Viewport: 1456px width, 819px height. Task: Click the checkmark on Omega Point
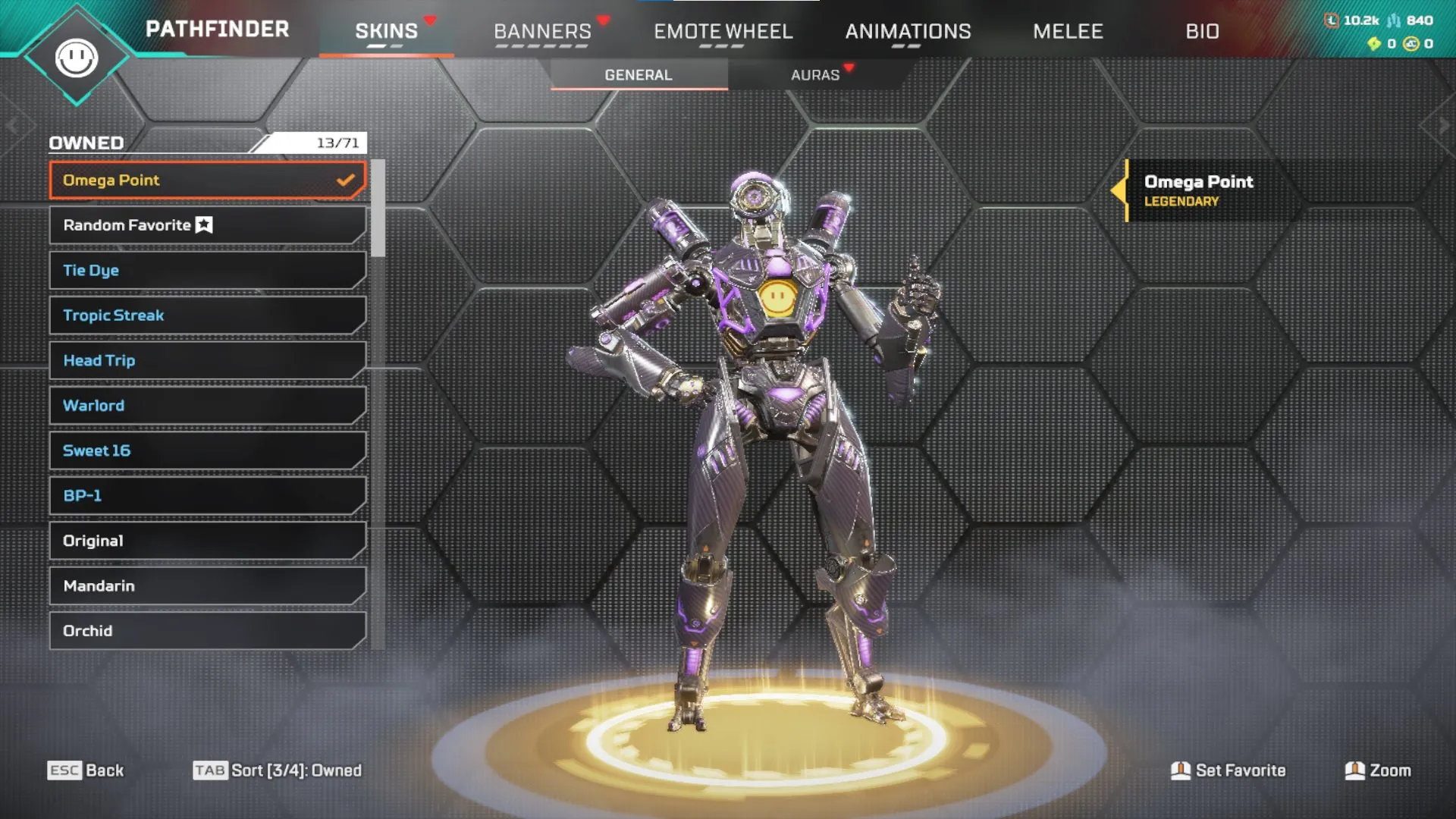point(346,180)
